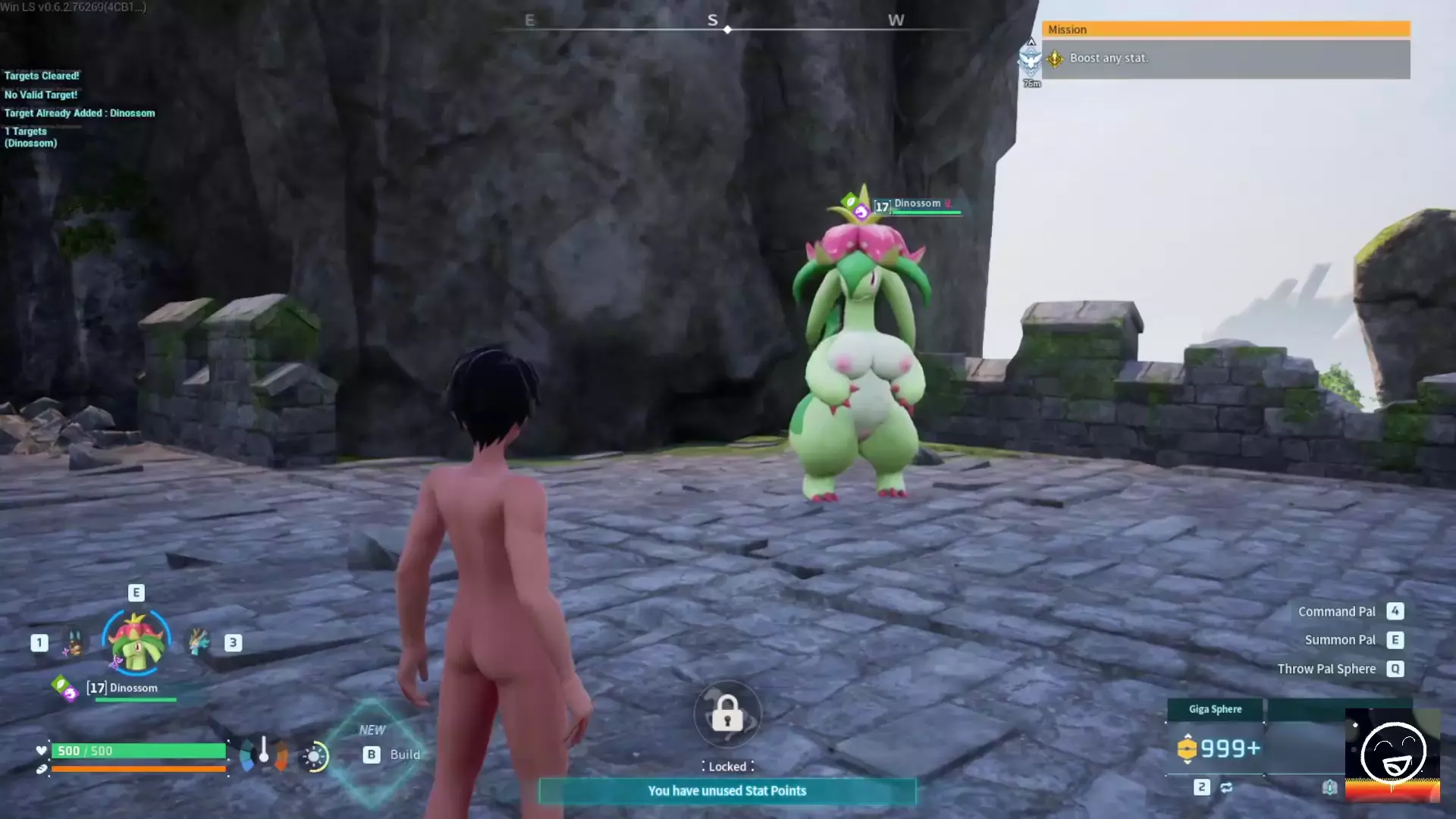Select the active Dinossom pal portrait
The height and width of the screenshot is (819, 1456).
[136, 643]
